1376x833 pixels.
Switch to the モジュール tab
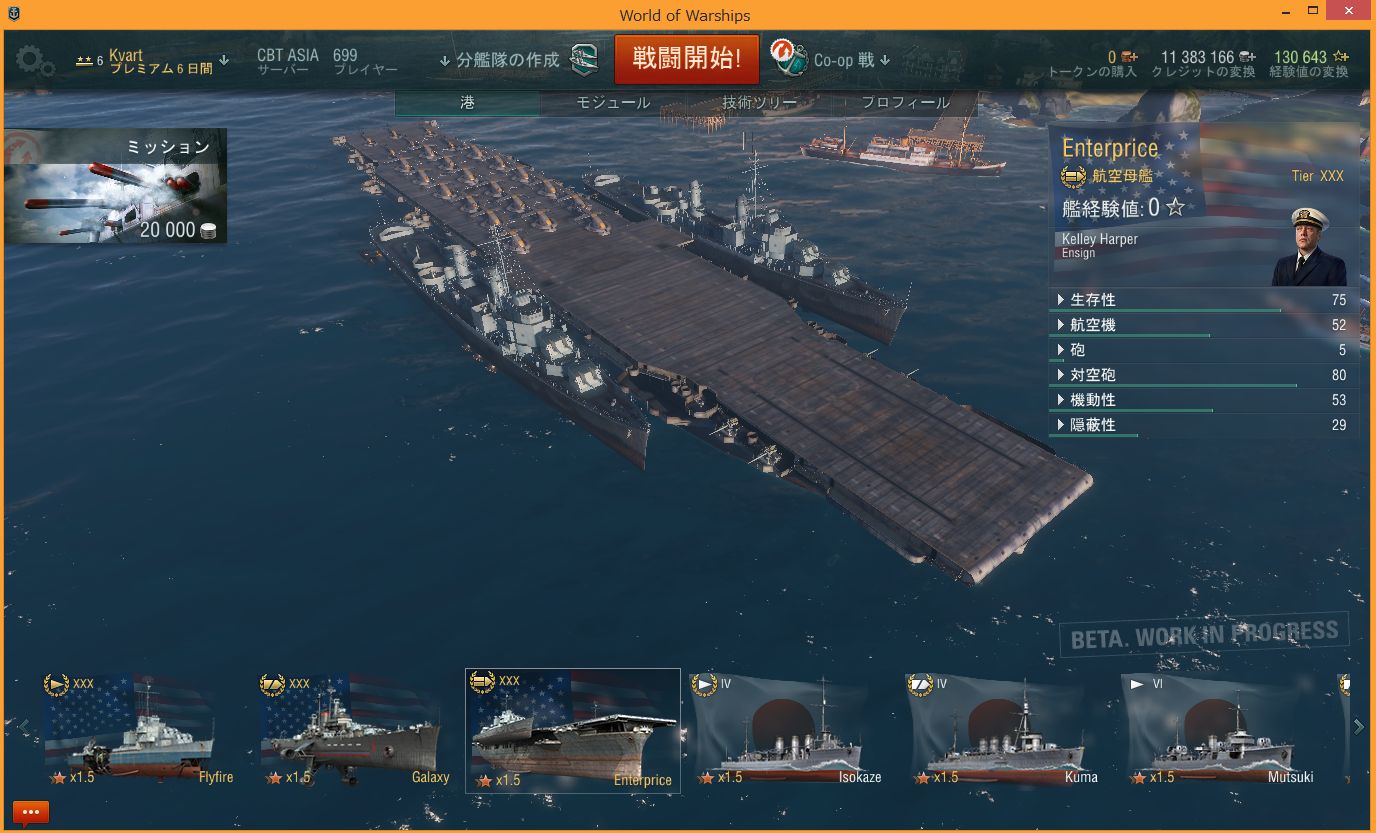tap(612, 103)
